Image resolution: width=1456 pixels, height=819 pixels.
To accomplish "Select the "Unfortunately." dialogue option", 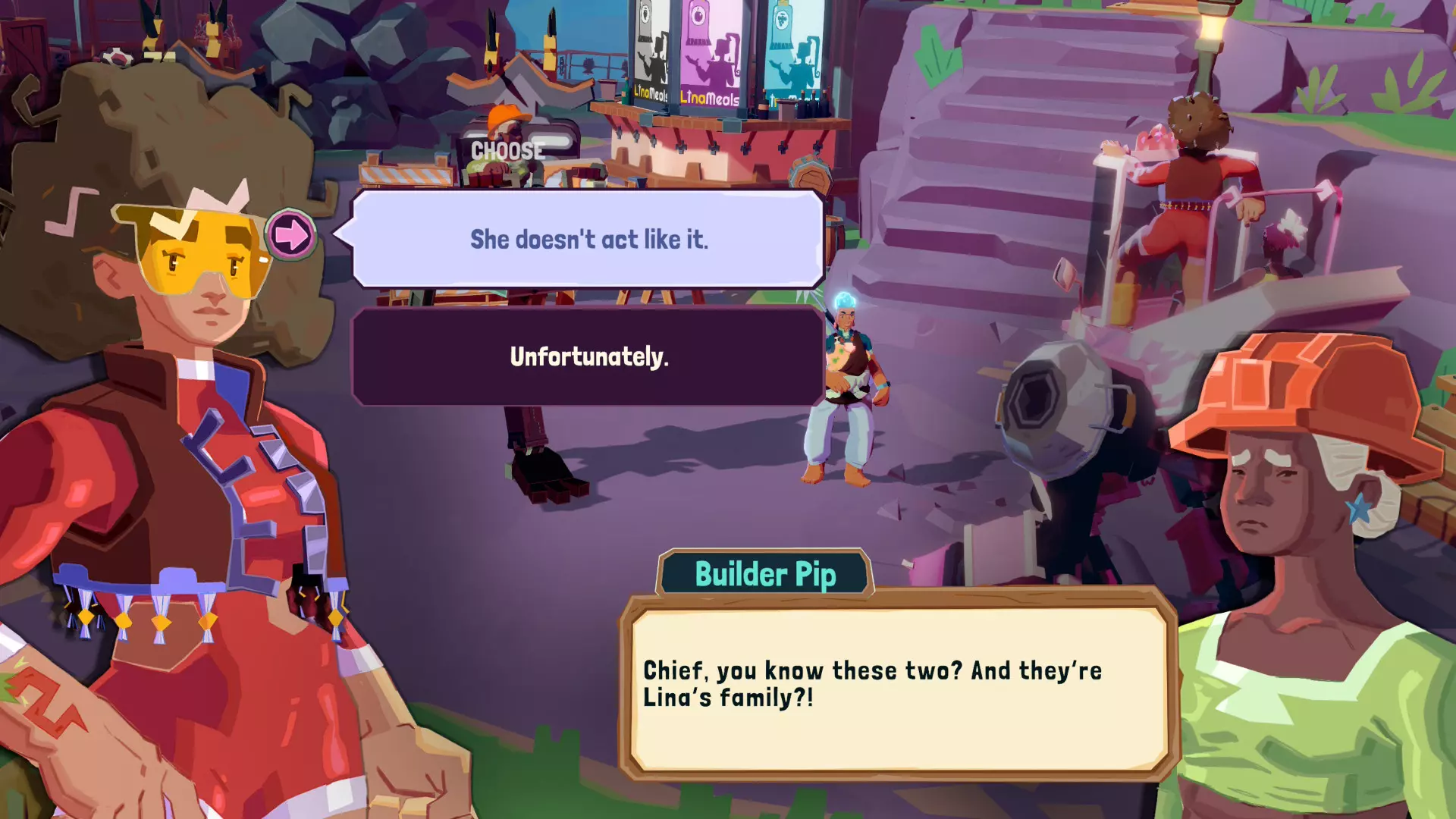I will coord(588,356).
